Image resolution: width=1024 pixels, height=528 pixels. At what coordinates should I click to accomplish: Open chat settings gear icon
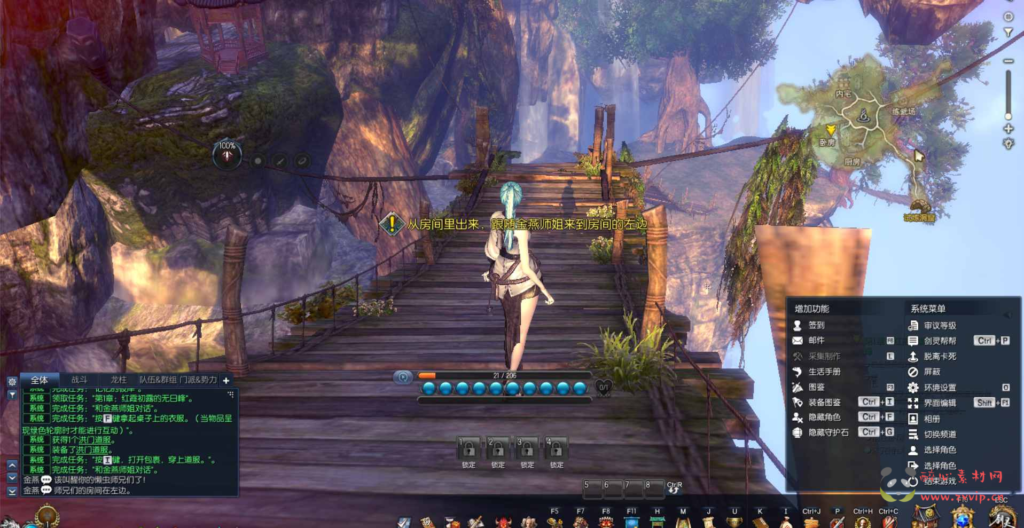11,381
